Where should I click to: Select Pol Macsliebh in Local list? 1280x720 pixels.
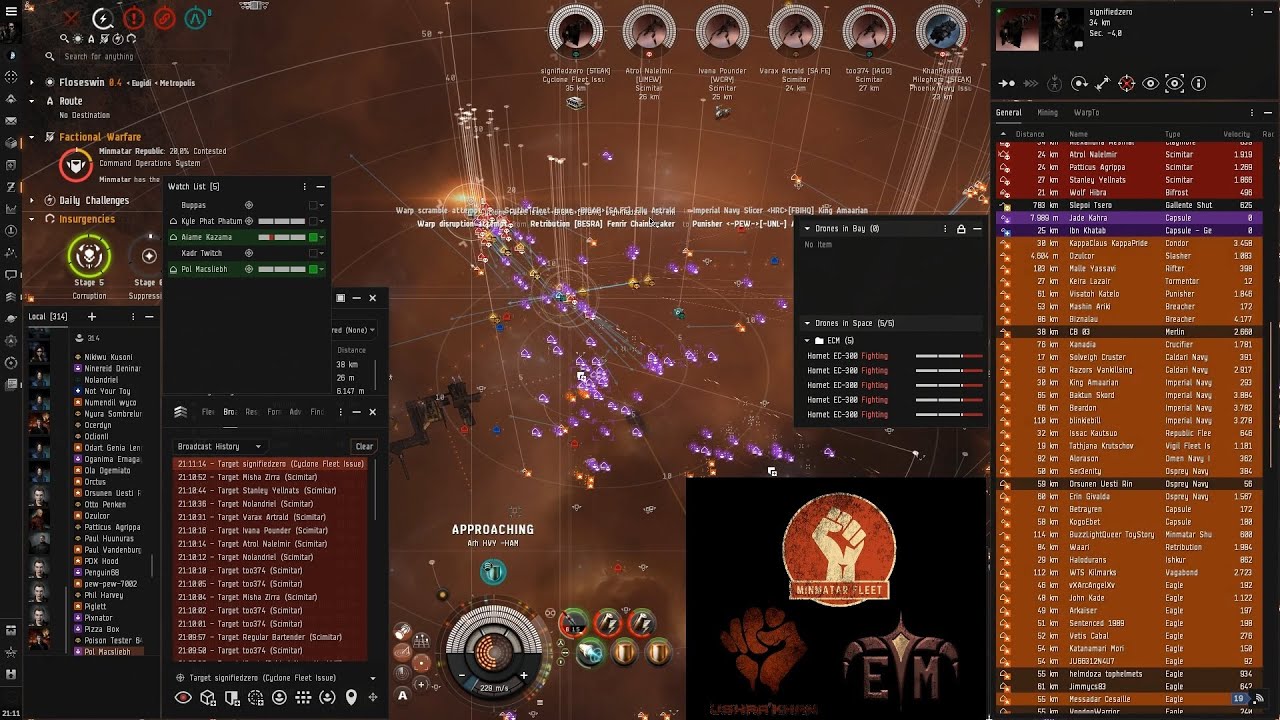(x=107, y=651)
